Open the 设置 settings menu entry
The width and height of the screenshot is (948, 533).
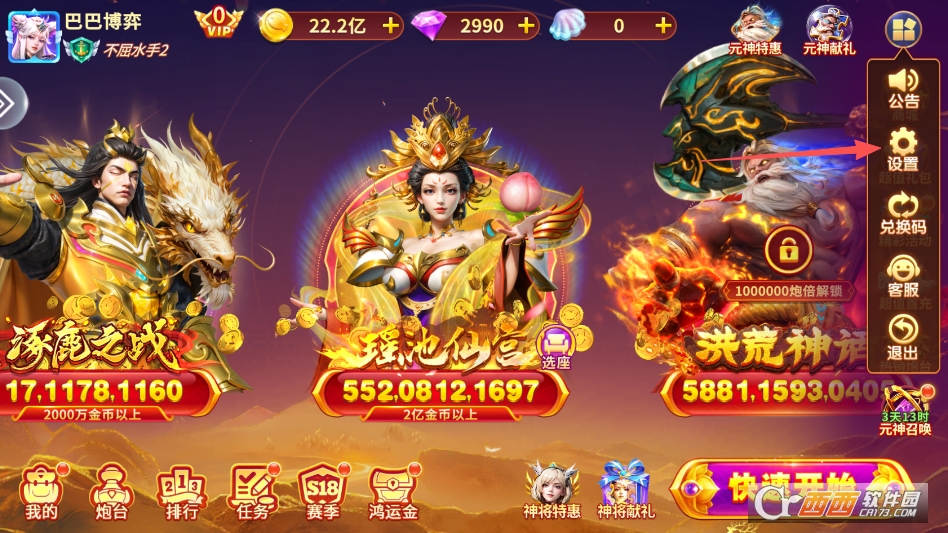(902, 148)
